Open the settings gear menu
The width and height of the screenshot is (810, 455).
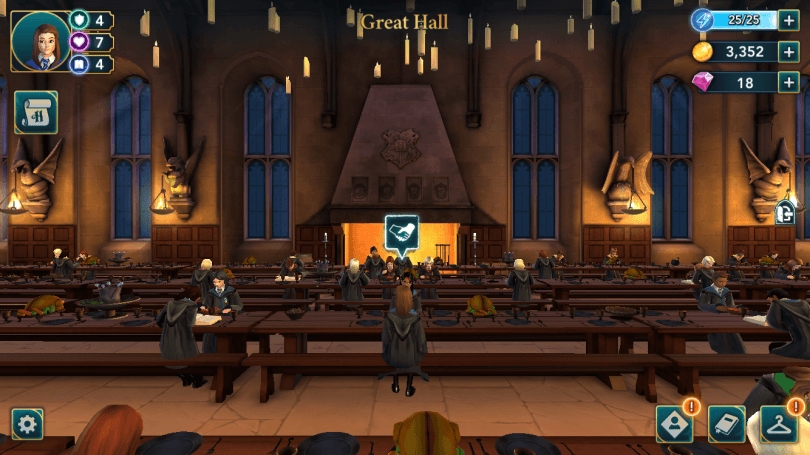[27, 424]
